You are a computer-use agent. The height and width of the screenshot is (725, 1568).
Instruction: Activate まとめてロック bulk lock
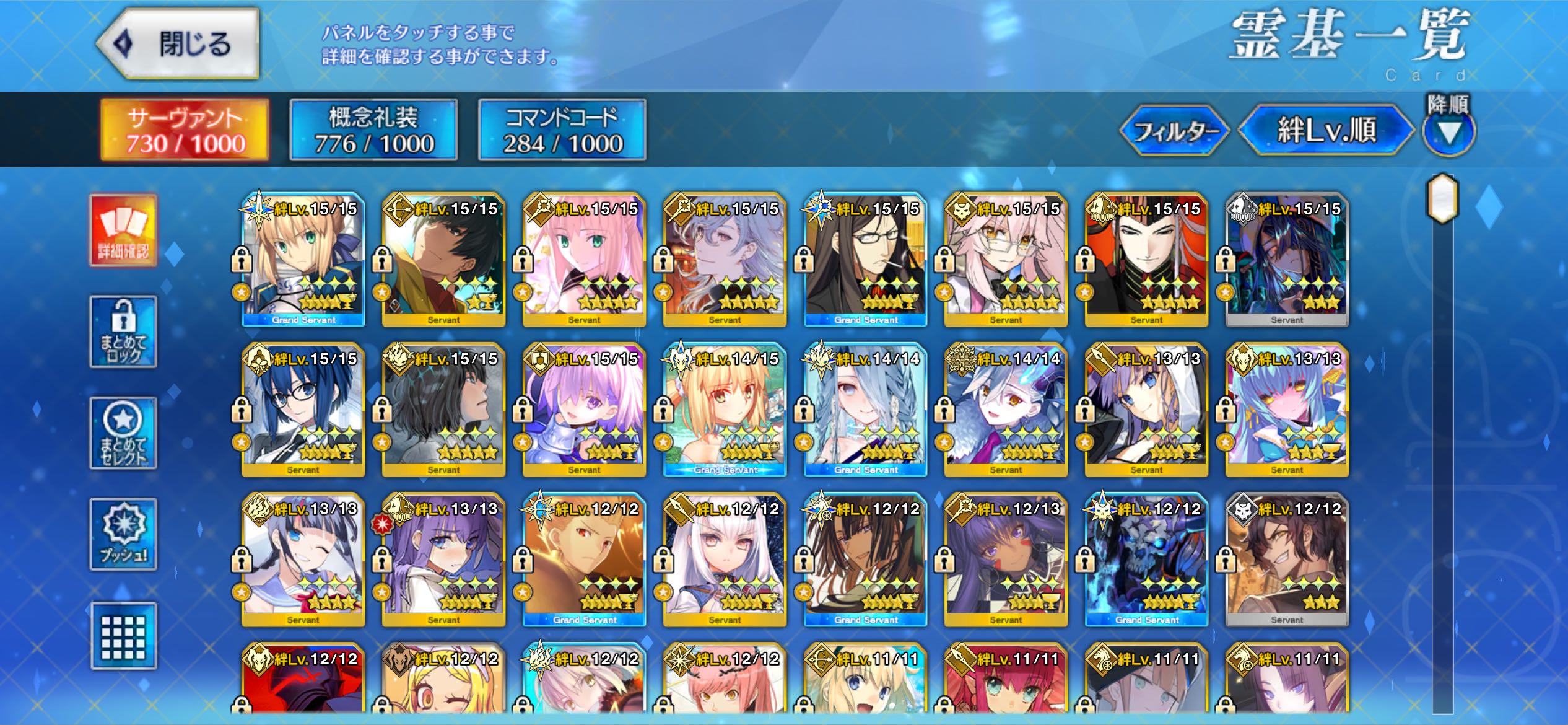click(123, 332)
